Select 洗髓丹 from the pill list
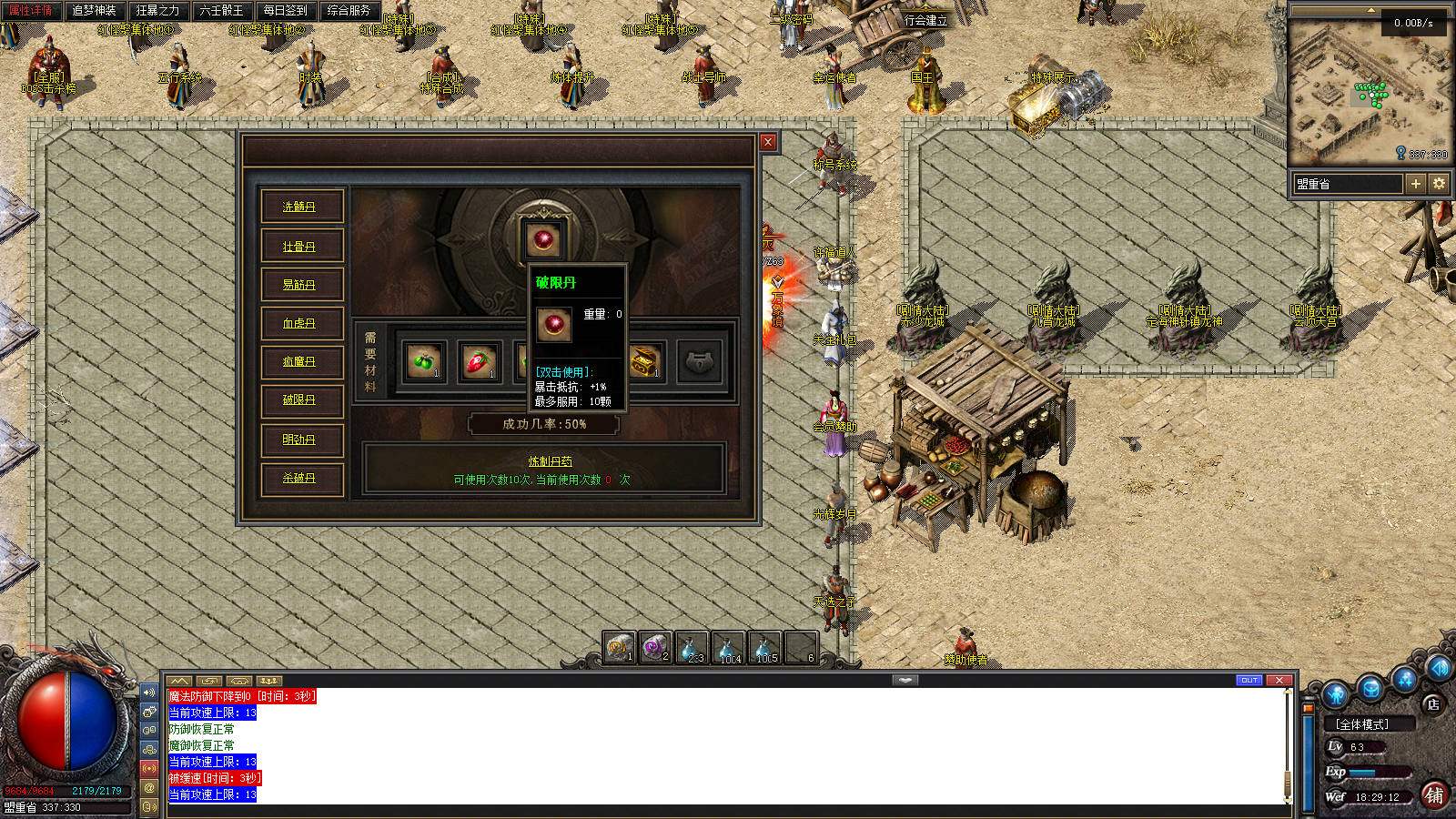This screenshot has width=1456, height=819. (x=299, y=207)
